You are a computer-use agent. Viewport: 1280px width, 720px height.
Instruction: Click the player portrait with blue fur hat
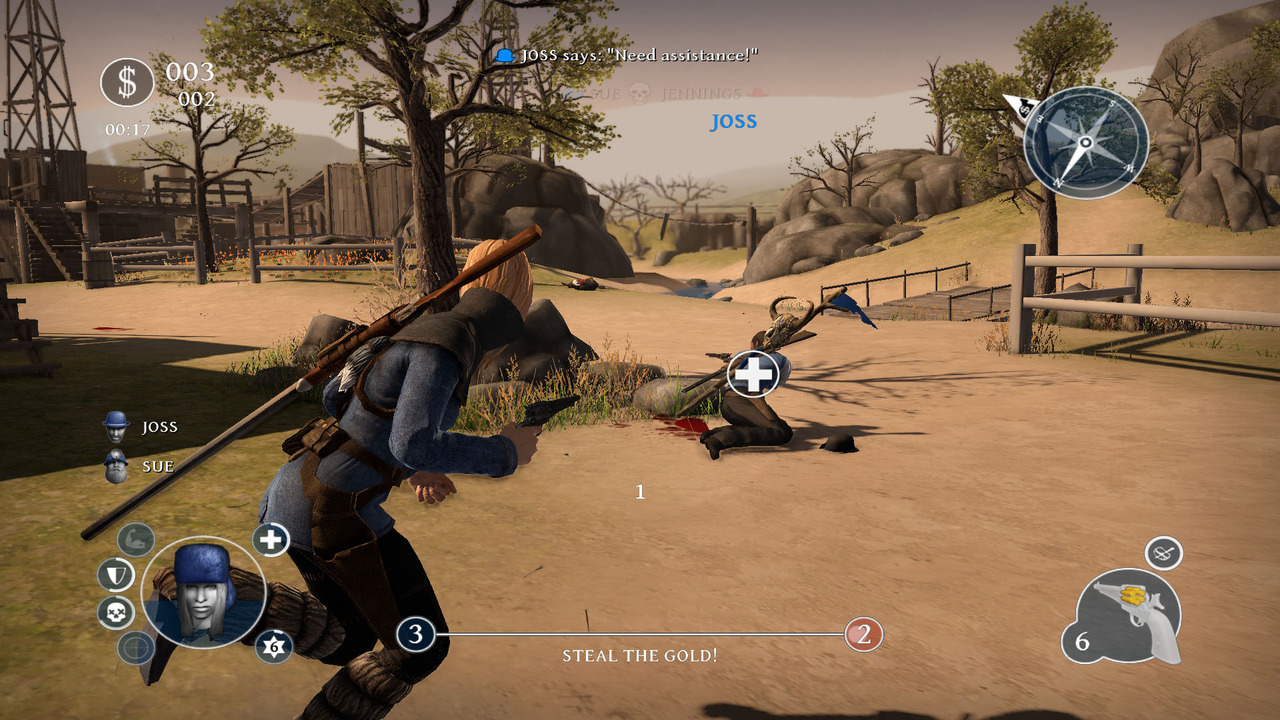[x=204, y=592]
